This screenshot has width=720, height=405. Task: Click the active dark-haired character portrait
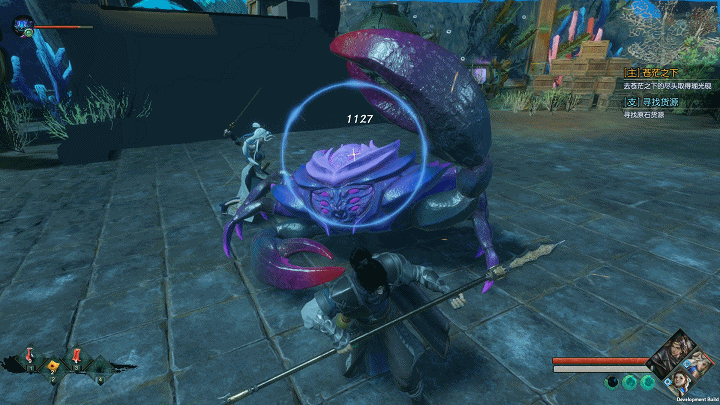(x=670, y=355)
